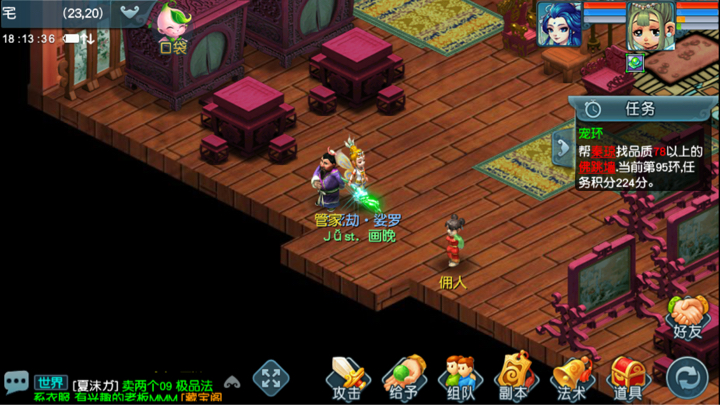Open the 口袋 (Pocket) baby icon

(173, 27)
